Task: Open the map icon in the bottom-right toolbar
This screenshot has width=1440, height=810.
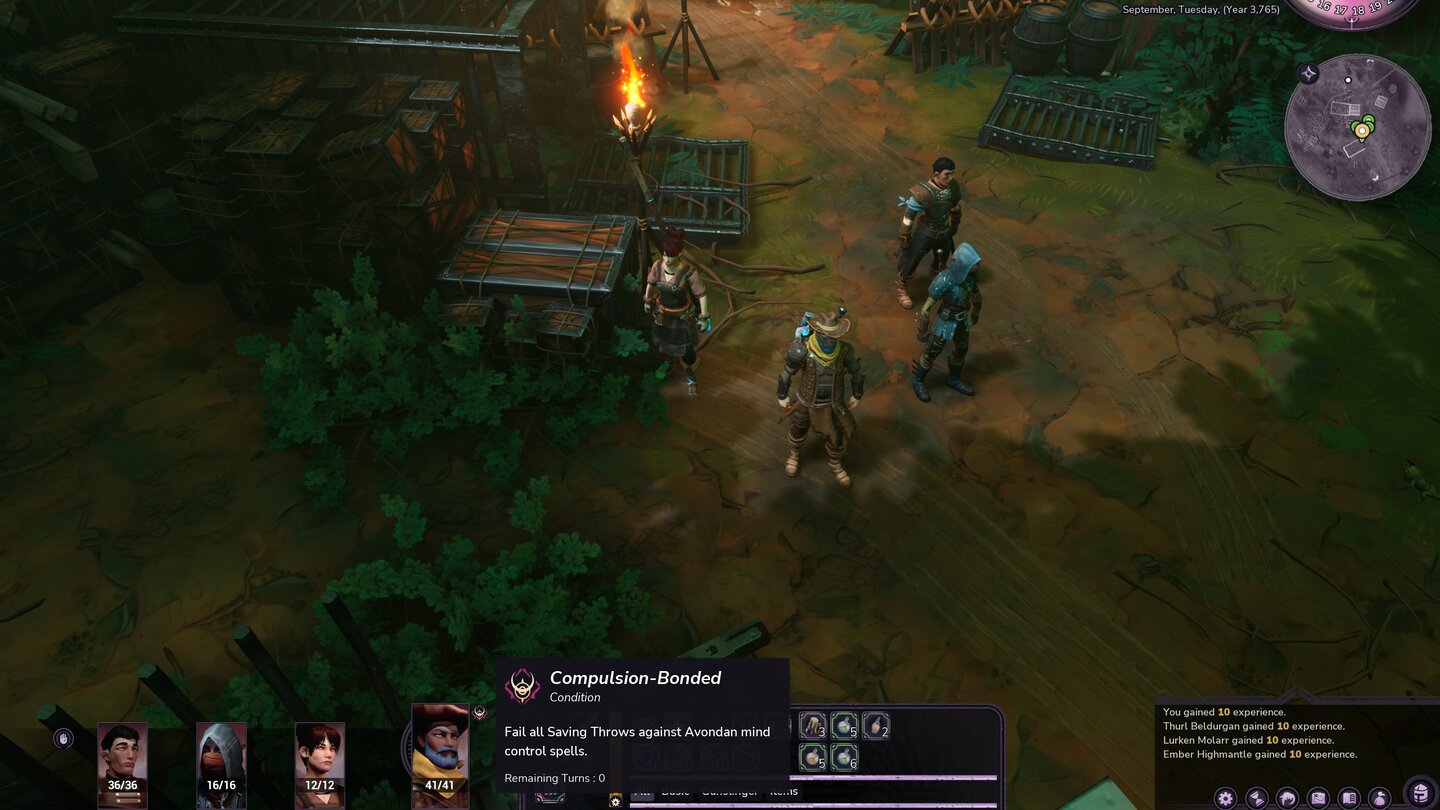Action: 1317,797
